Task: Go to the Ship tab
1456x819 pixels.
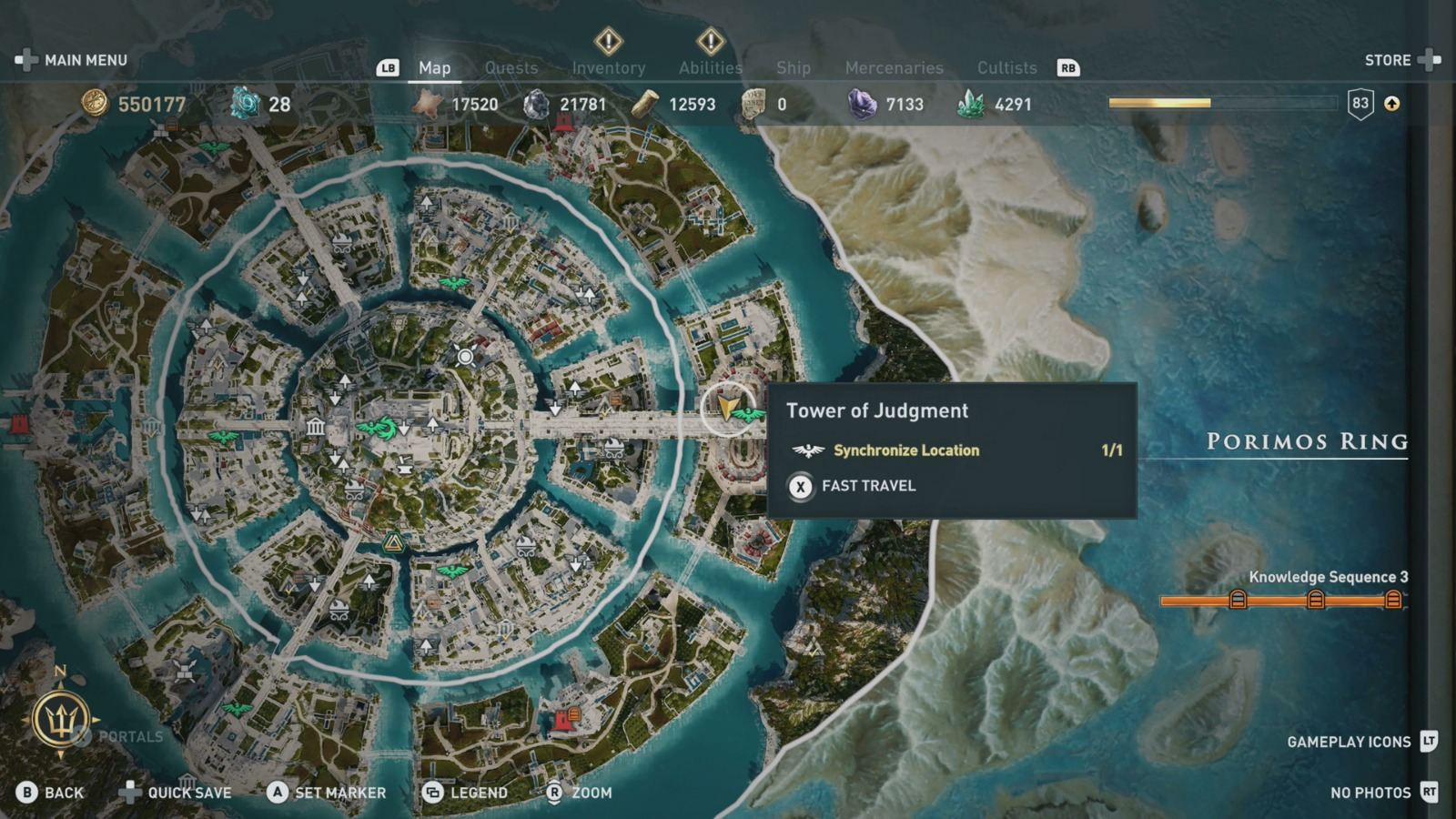Action: [x=793, y=67]
